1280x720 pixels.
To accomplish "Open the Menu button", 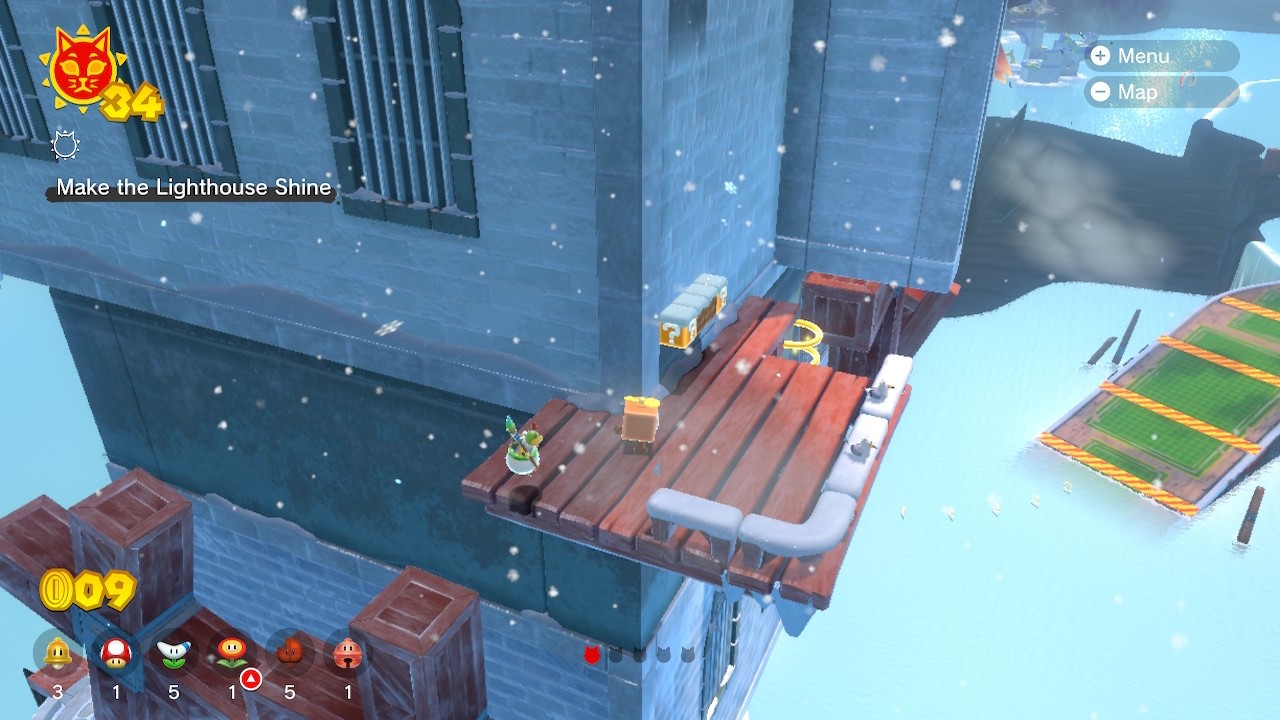I will click(x=1160, y=56).
